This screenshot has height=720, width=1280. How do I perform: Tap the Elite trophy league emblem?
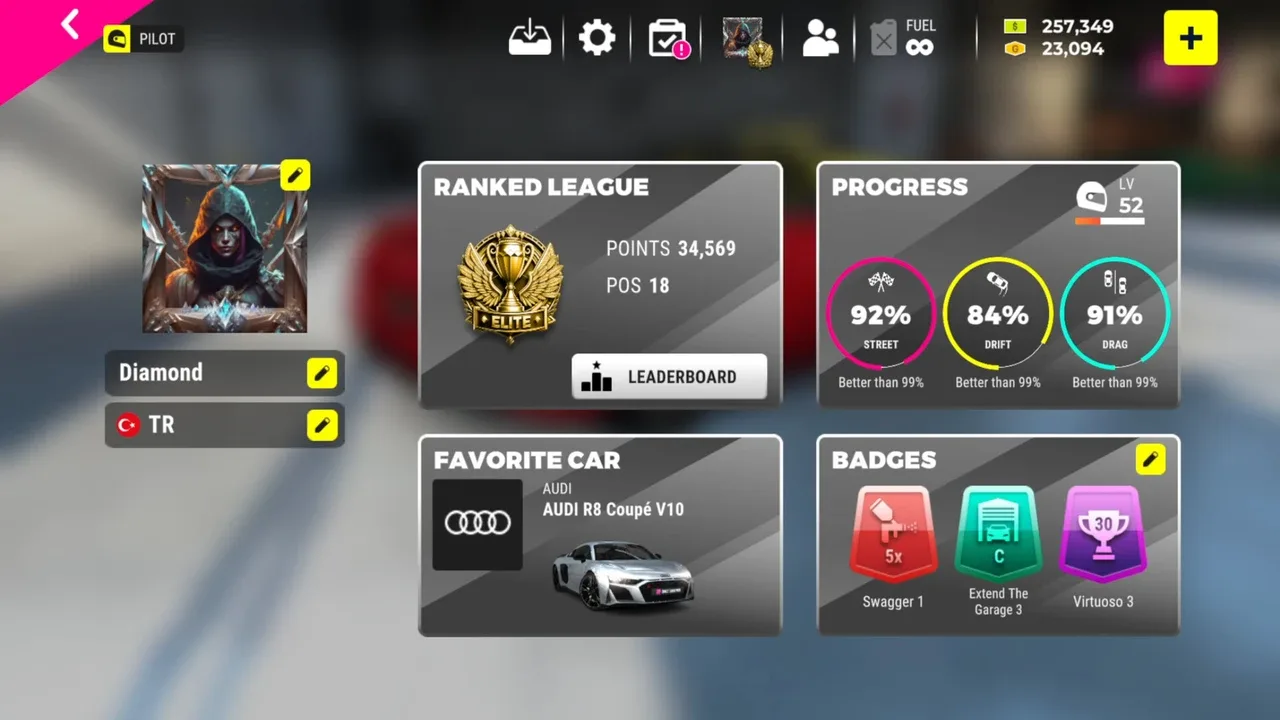[510, 284]
